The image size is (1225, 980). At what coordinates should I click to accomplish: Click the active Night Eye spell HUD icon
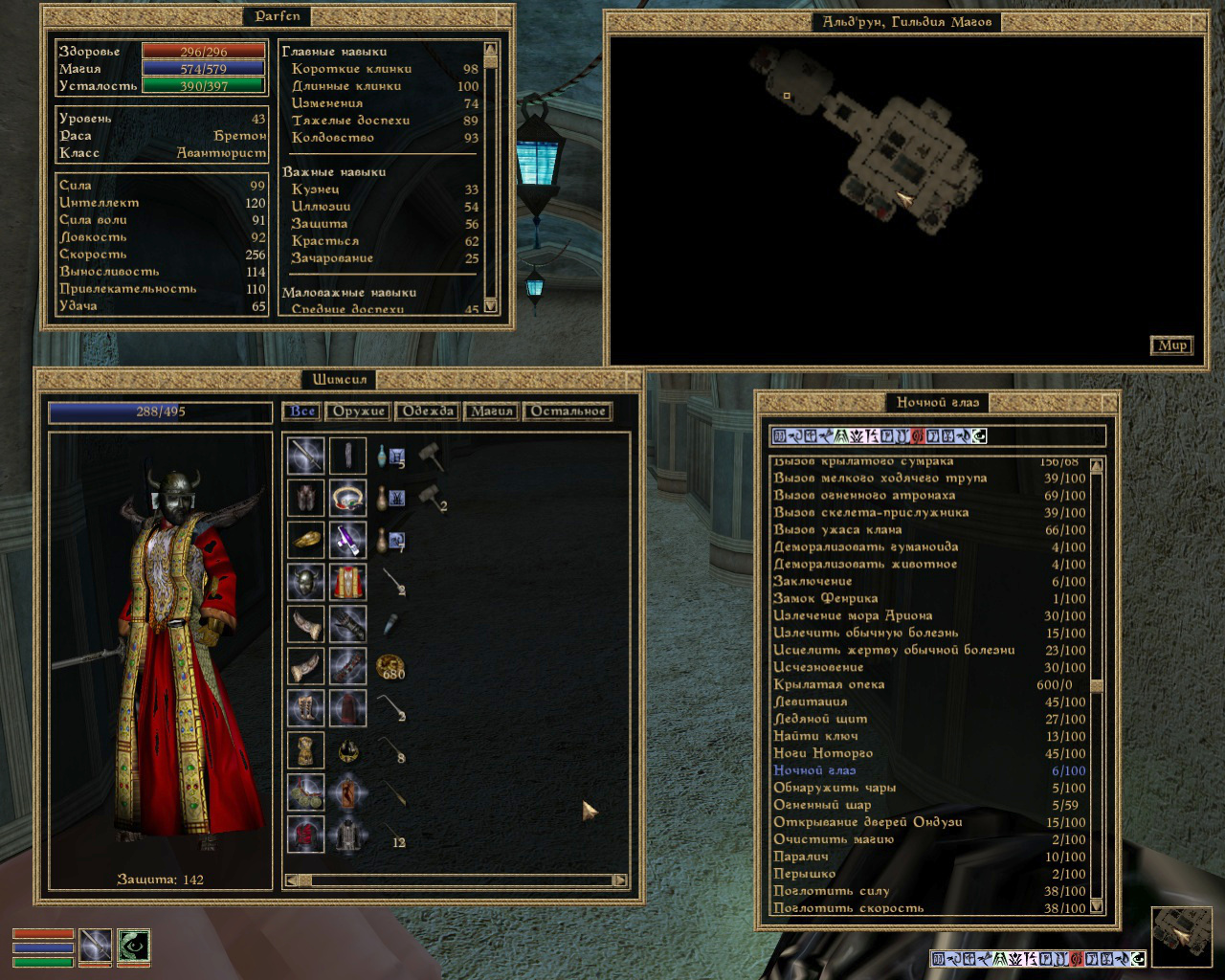[134, 946]
